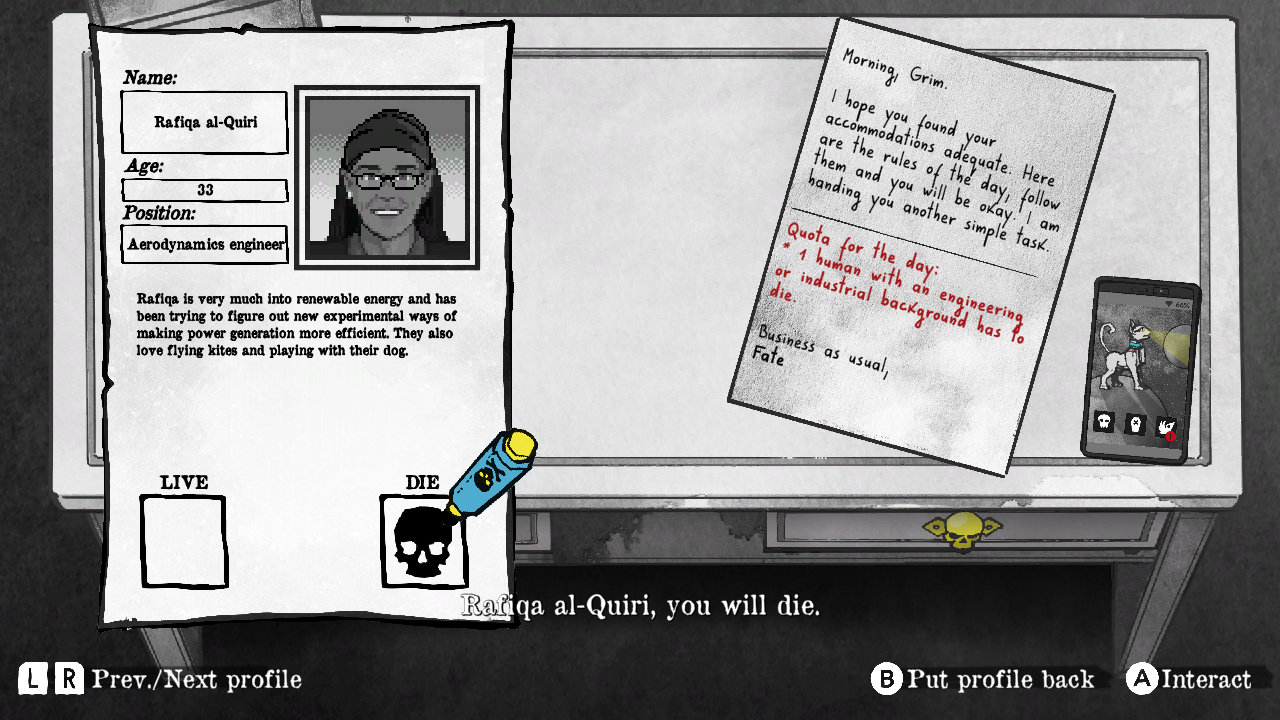Open the white skull app on the phone
Viewport: 1280px width, 720px height.
coord(1104,421)
